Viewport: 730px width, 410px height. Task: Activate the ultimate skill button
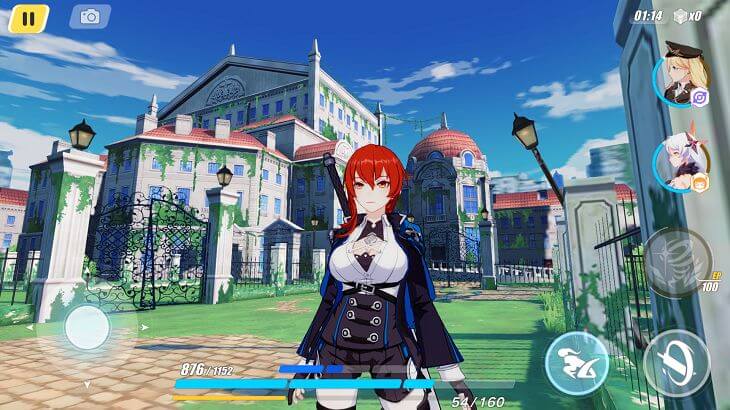pos(677,263)
